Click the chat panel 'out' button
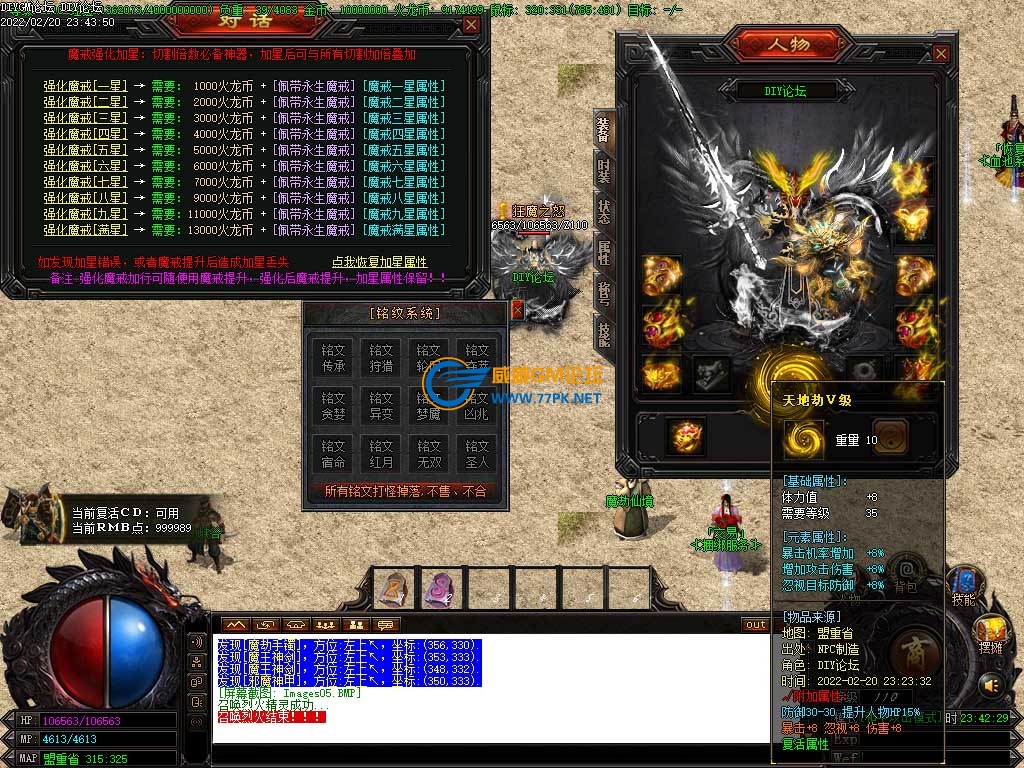Image resolution: width=1024 pixels, height=768 pixels. click(755, 625)
